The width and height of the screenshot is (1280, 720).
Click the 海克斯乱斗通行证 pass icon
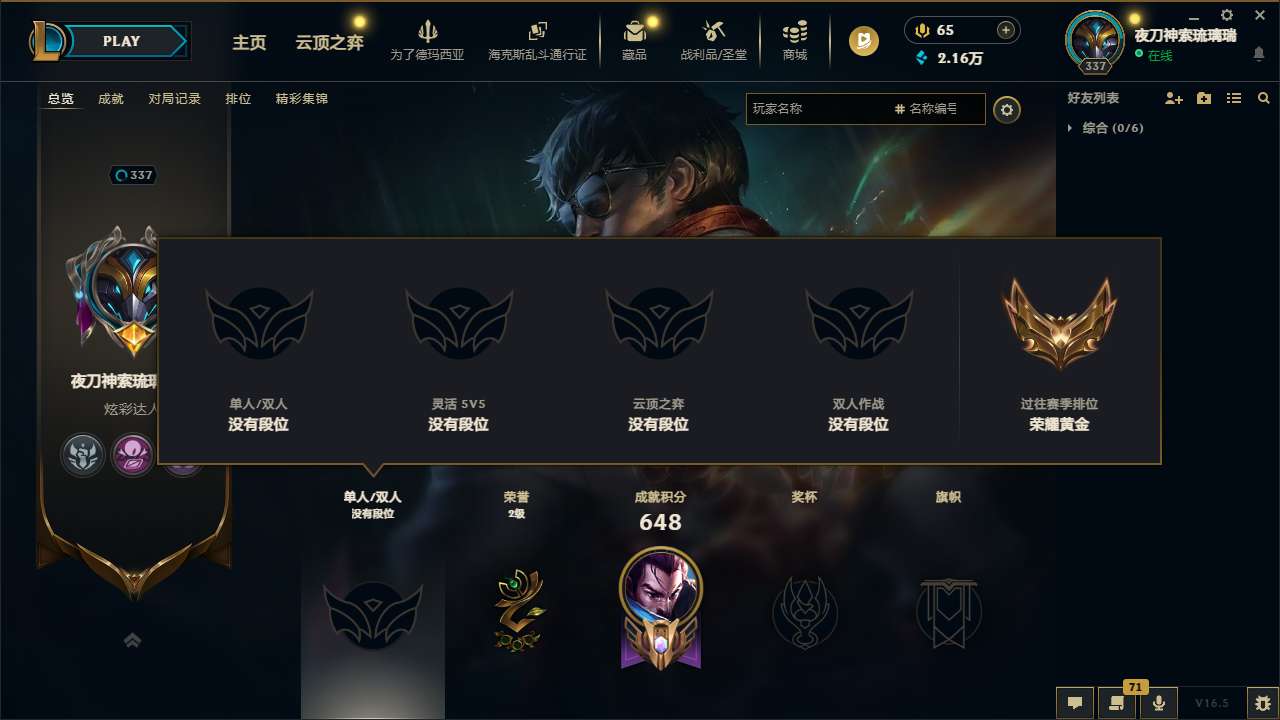[x=539, y=31]
